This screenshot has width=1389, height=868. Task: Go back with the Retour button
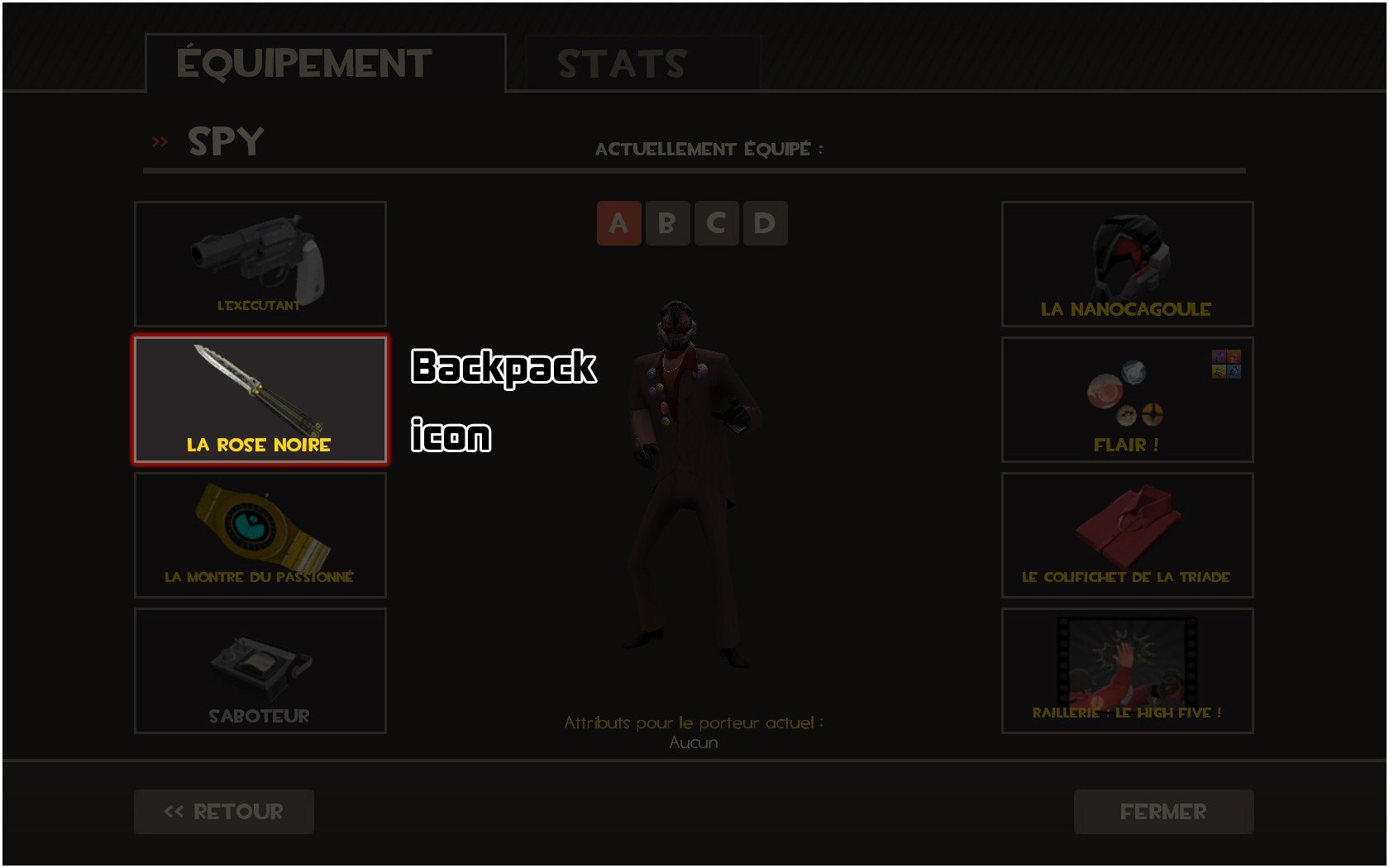coord(224,812)
